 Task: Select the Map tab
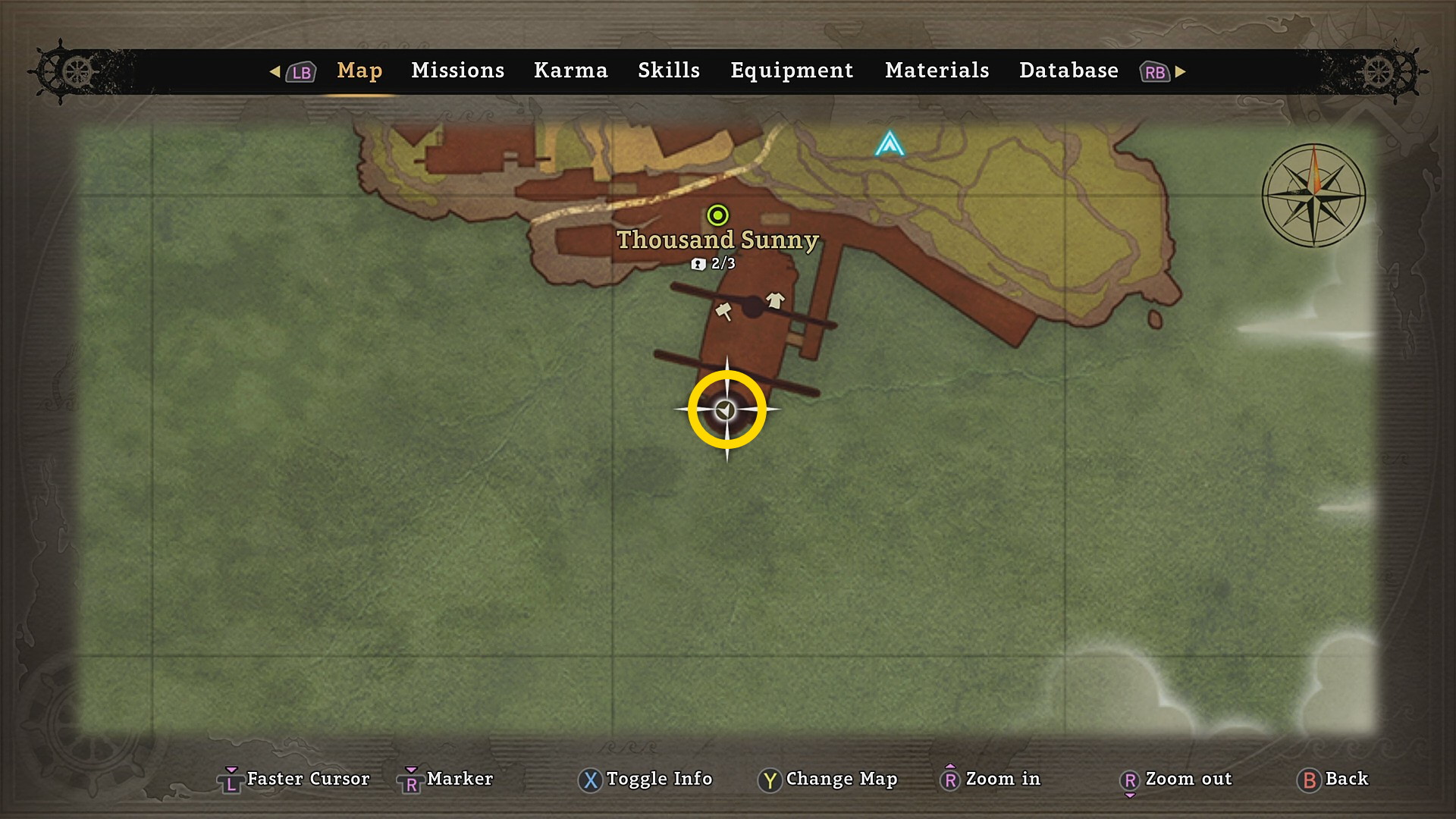[x=359, y=71]
